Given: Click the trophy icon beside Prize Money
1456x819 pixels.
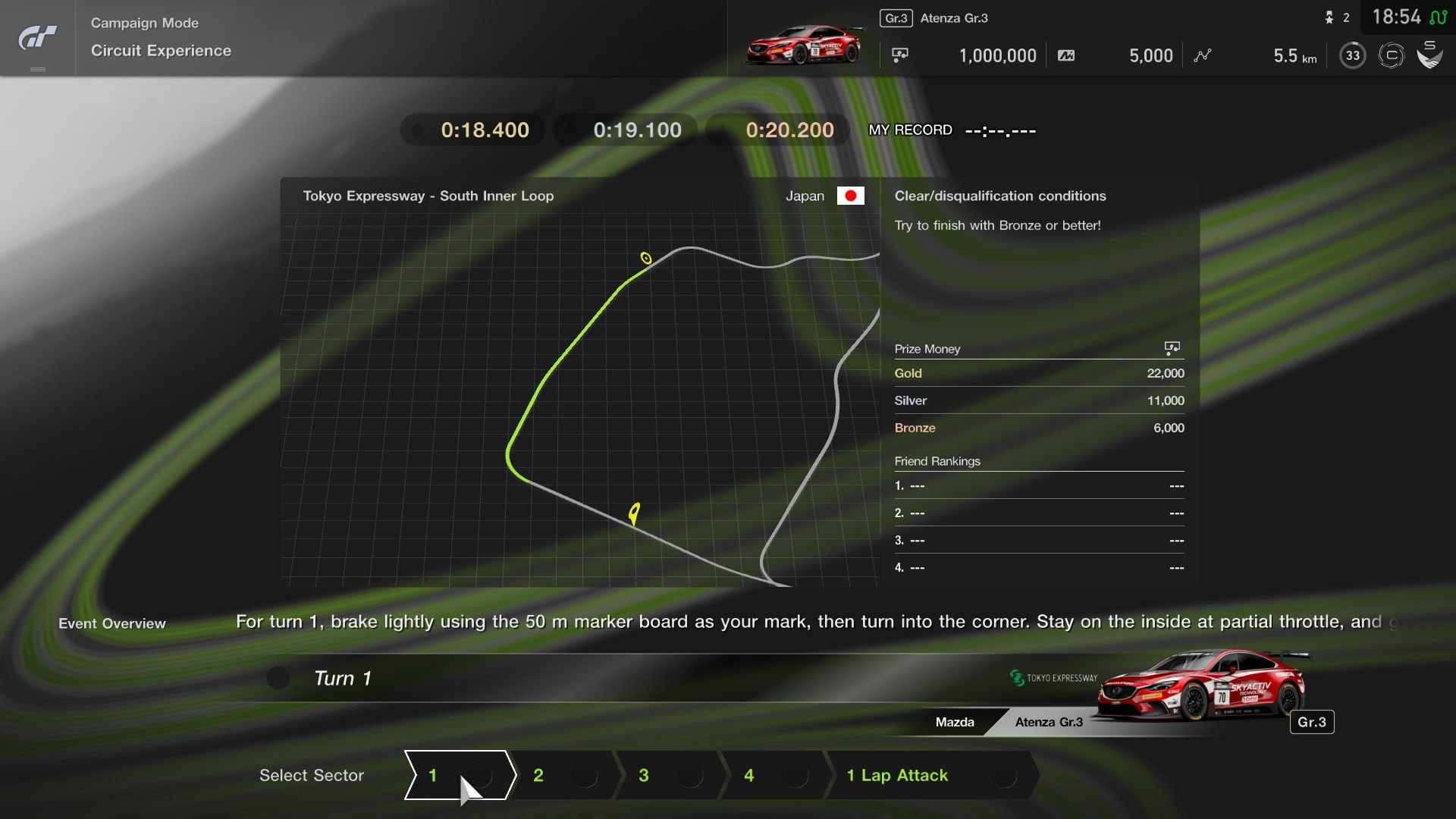Looking at the screenshot, I should 1172,348.
